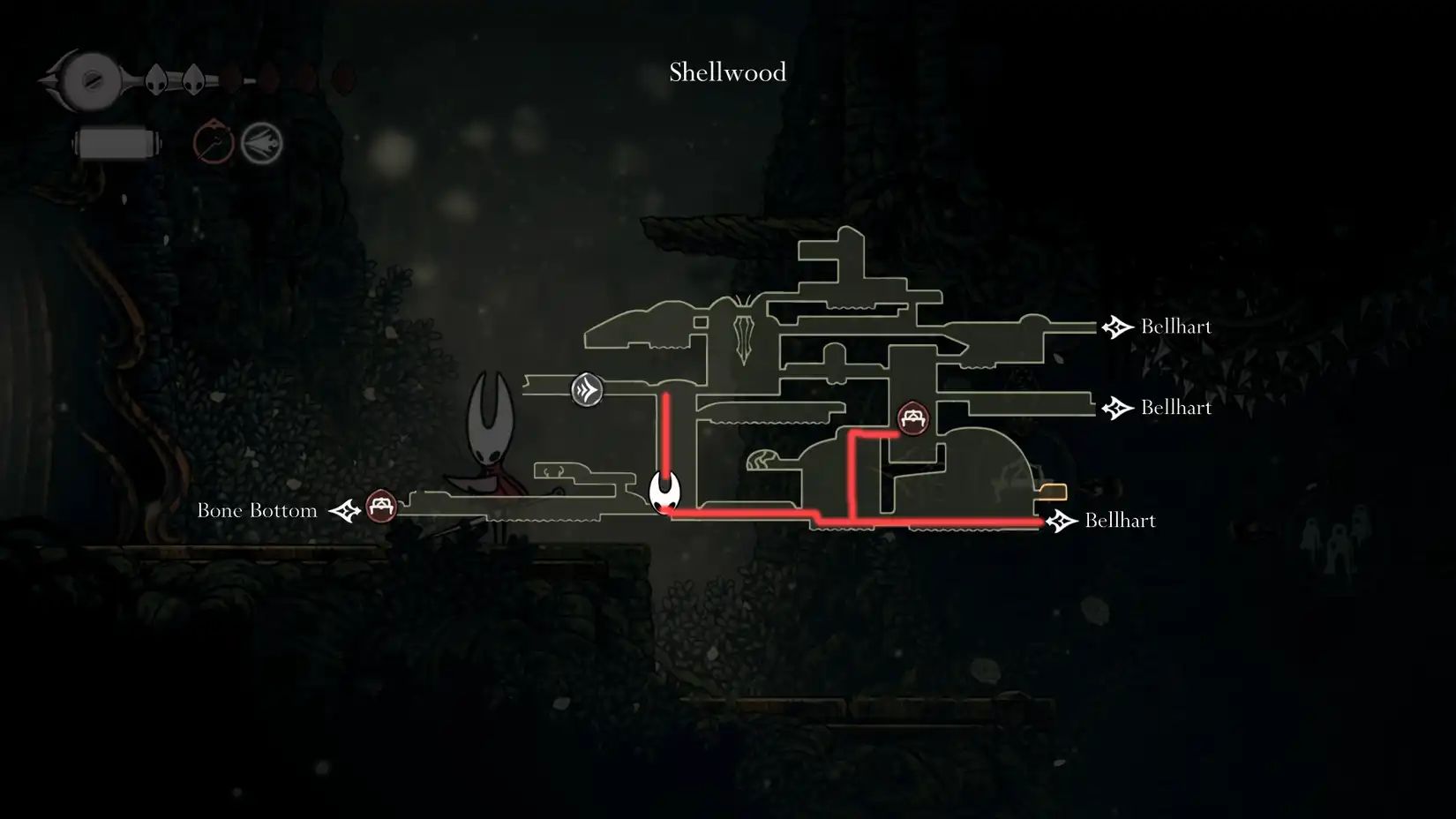
Task: Click Hornet's white position marker on the map
Action: tap(663, 493)
